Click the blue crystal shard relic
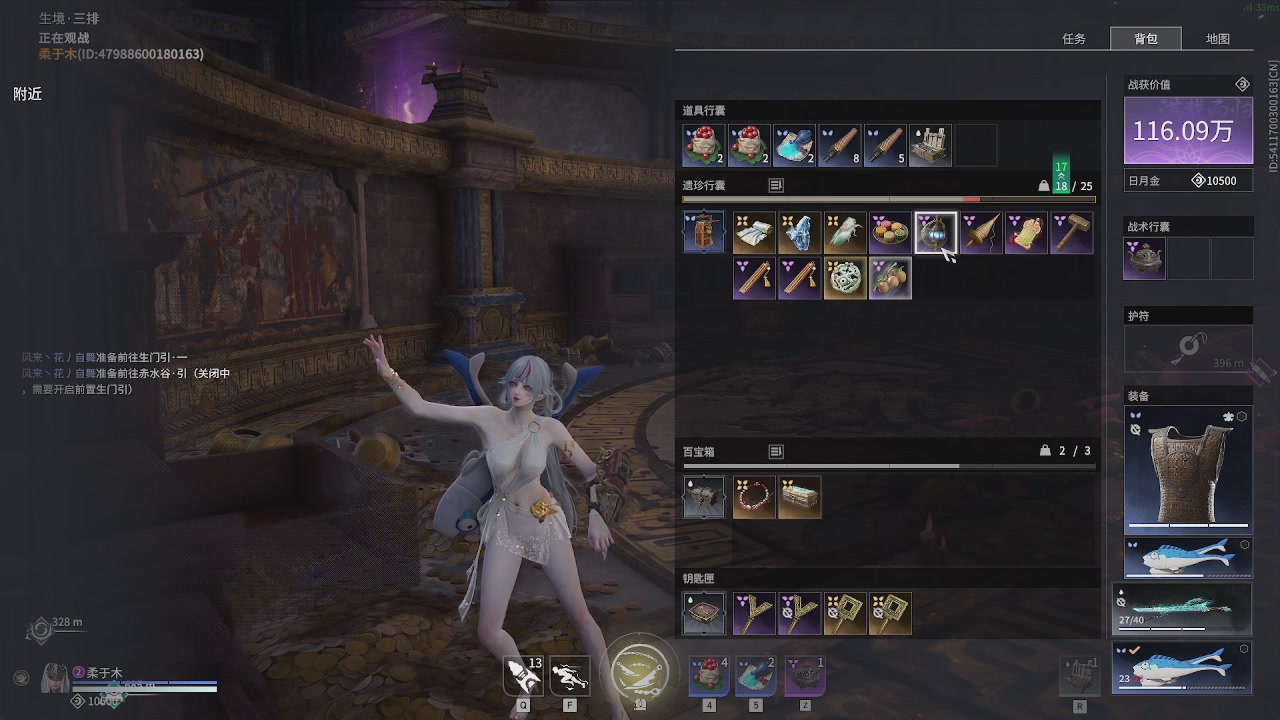The height and width of the screenshot is (720, 1280). tap(799, 233)
